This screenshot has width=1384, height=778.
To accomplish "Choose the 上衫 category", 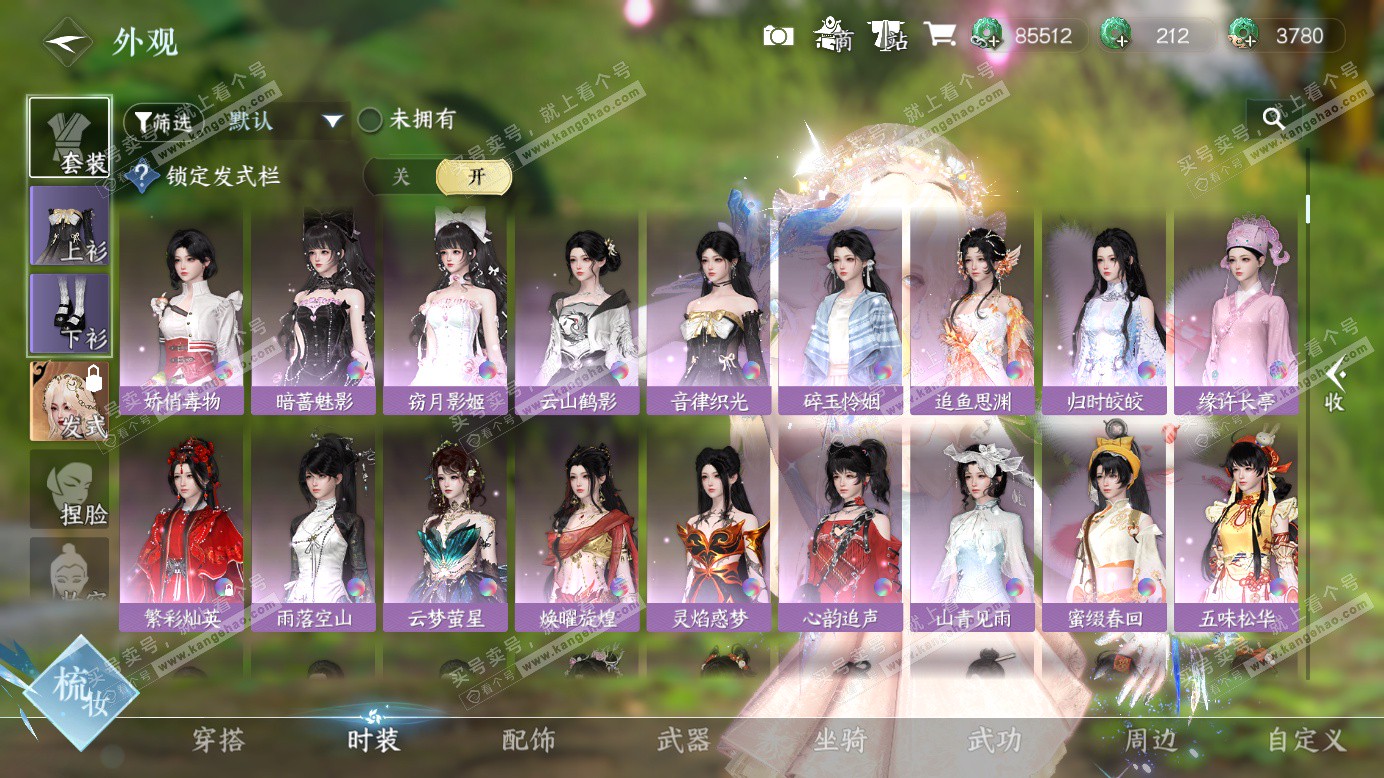I will (x=70, y=227).
